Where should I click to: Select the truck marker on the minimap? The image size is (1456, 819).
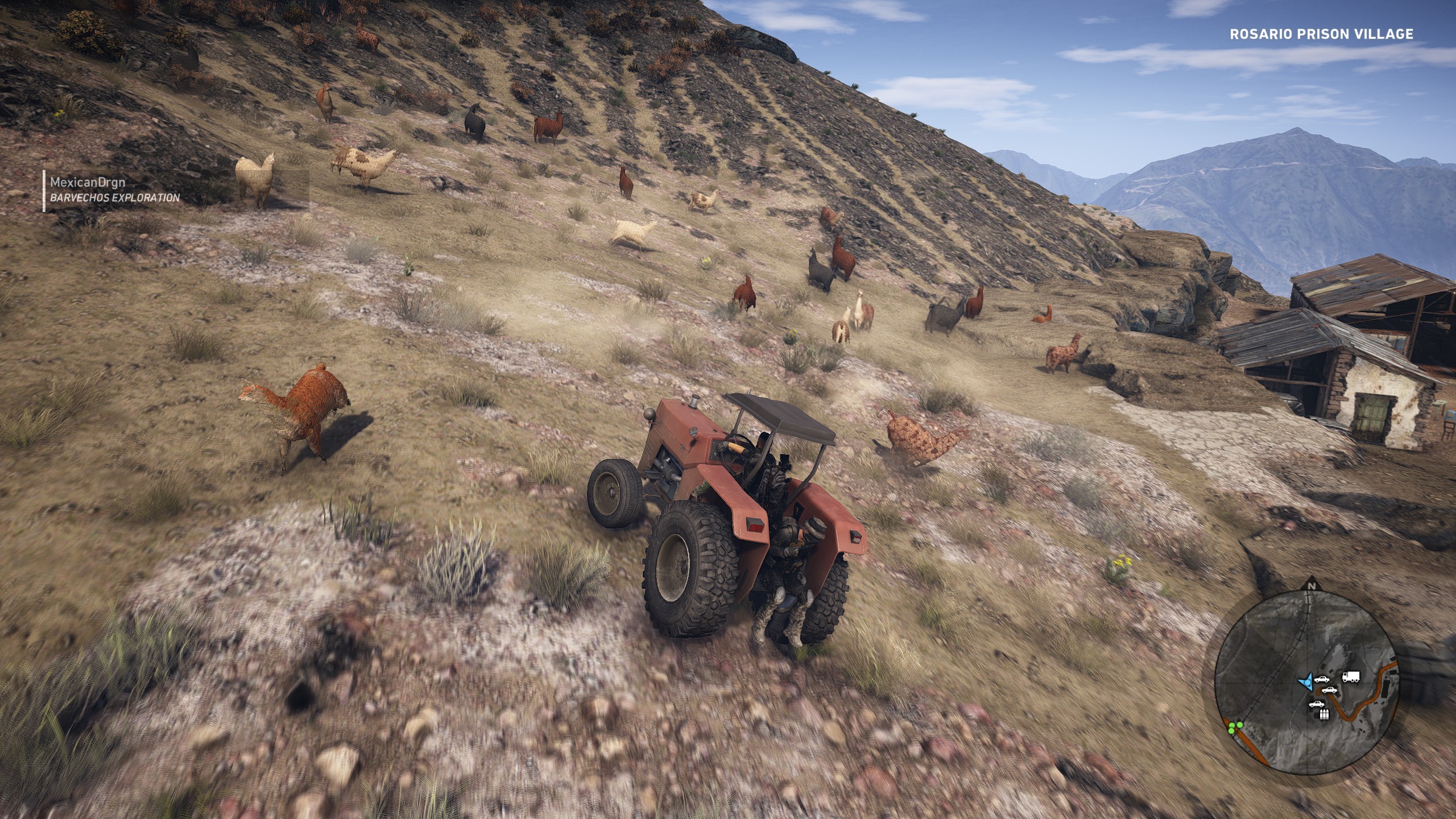(1350, 677)
